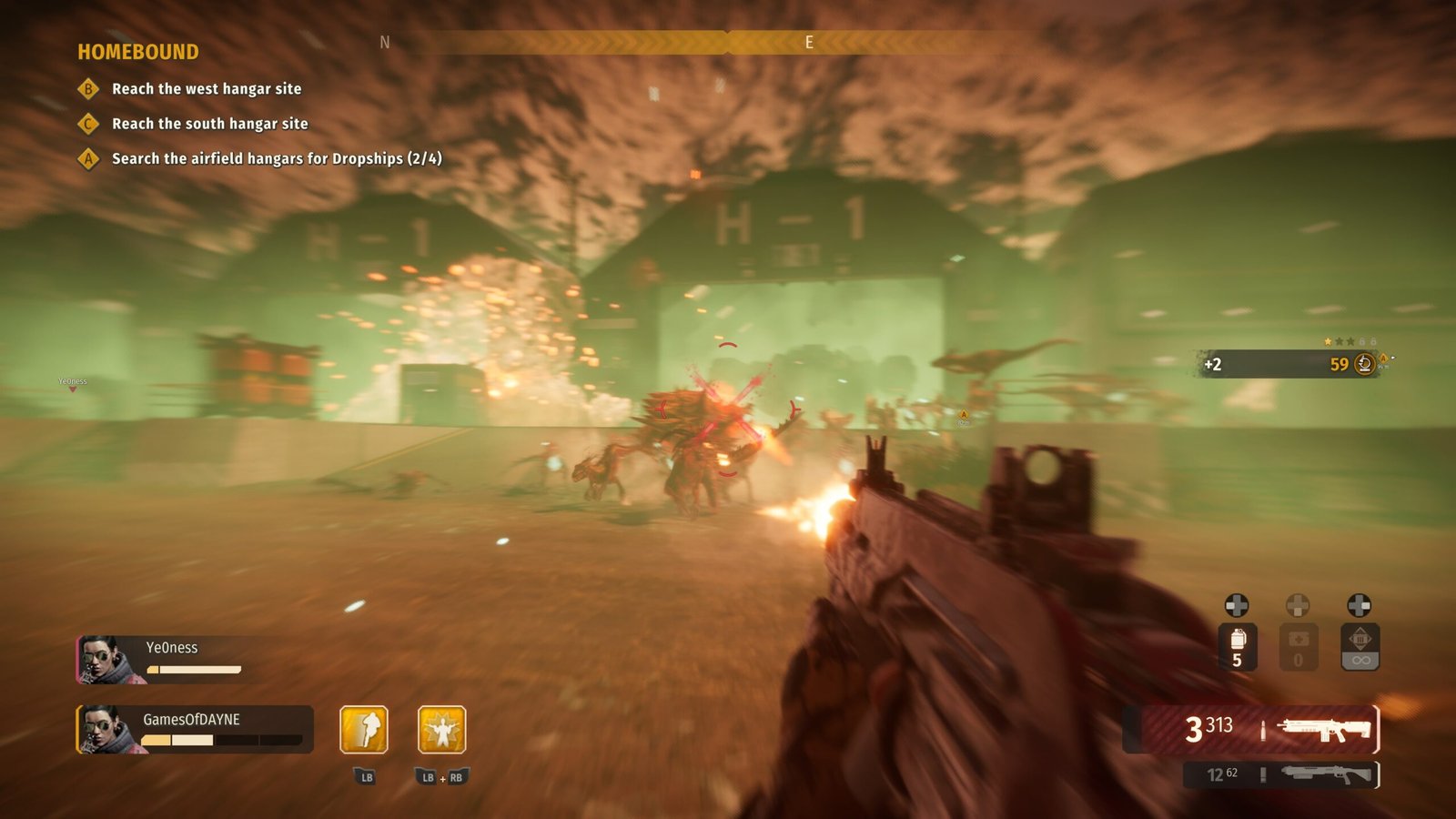Activate the running soldier dash ability
Viewport: 1456px width, 819px height.
[x=364, y=730]
